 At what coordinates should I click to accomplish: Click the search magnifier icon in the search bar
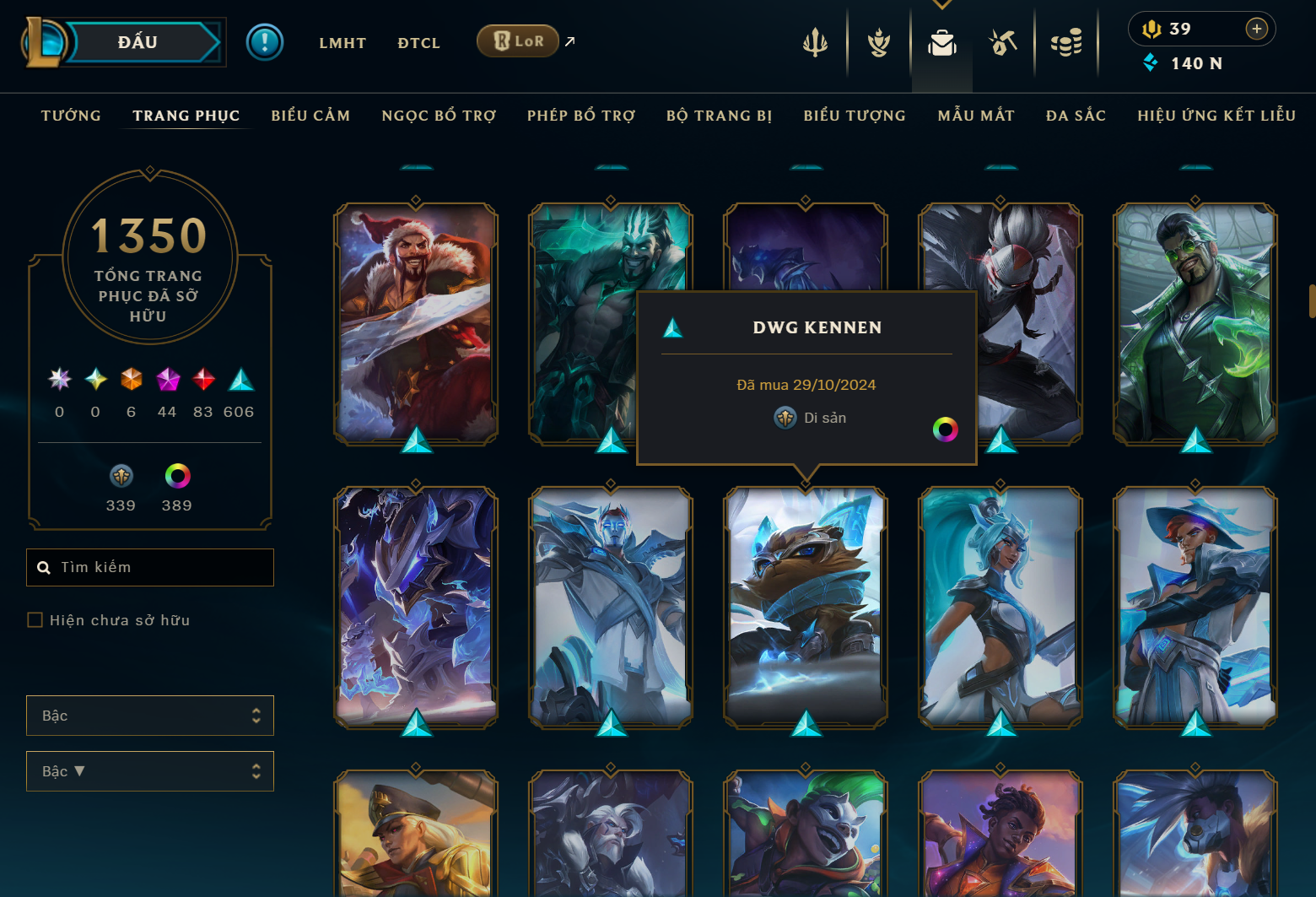click(x=44, y=567)
